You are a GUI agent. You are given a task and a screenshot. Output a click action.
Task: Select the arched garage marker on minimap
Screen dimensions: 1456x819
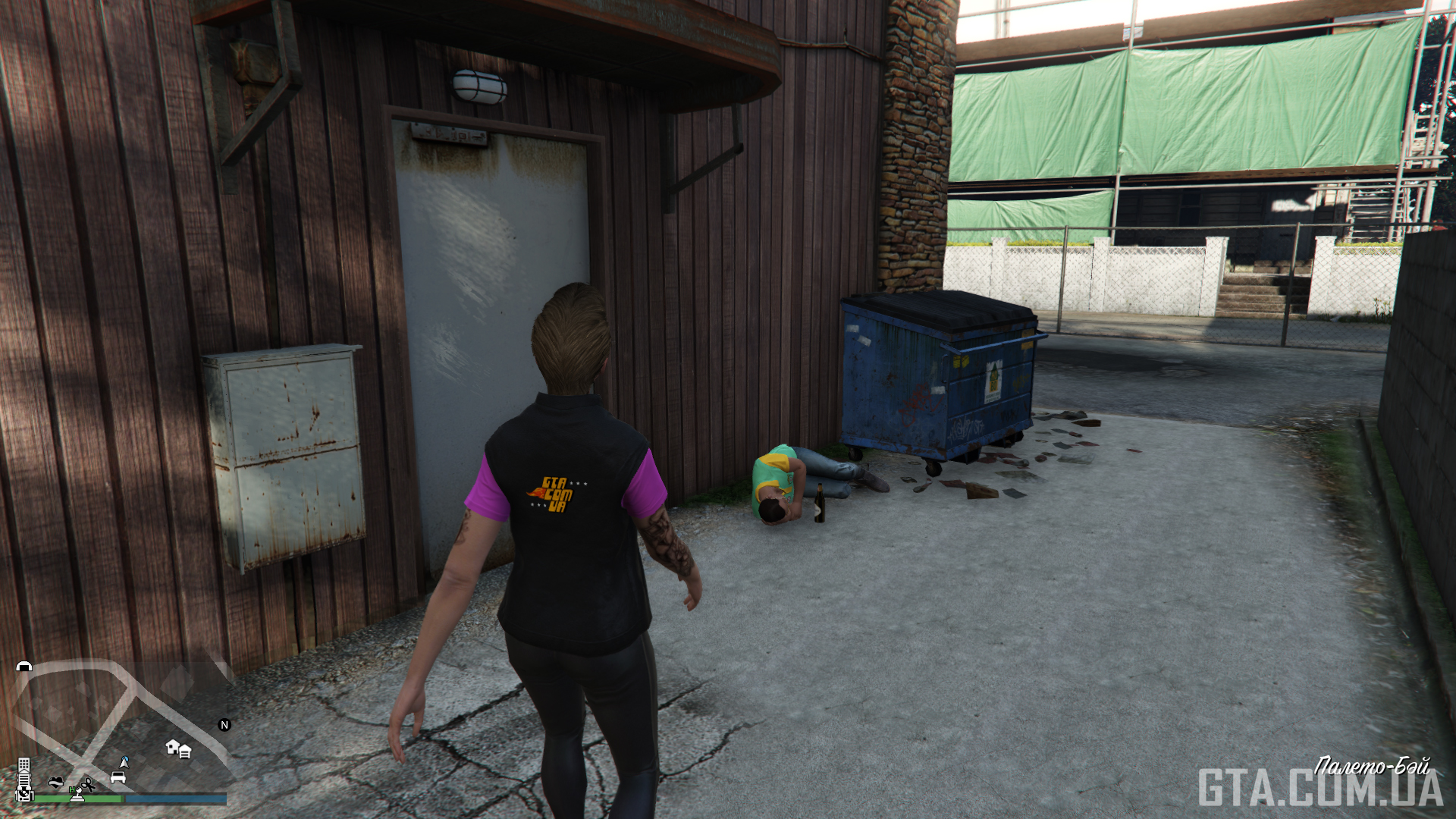coord(24,666)
